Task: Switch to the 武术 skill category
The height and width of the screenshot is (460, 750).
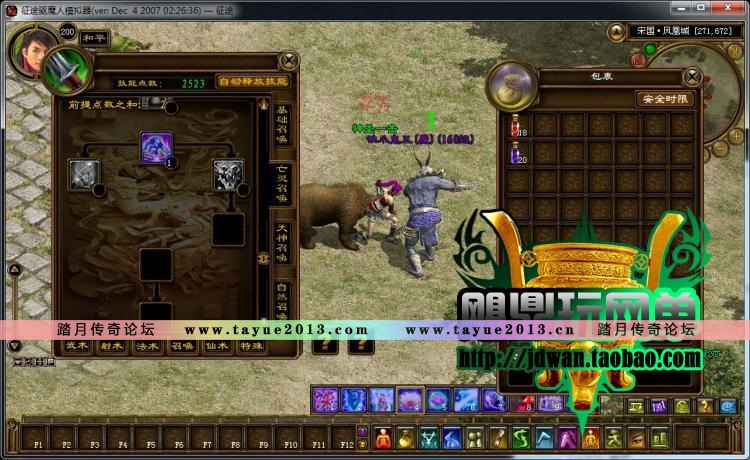Action: point(77,345)
